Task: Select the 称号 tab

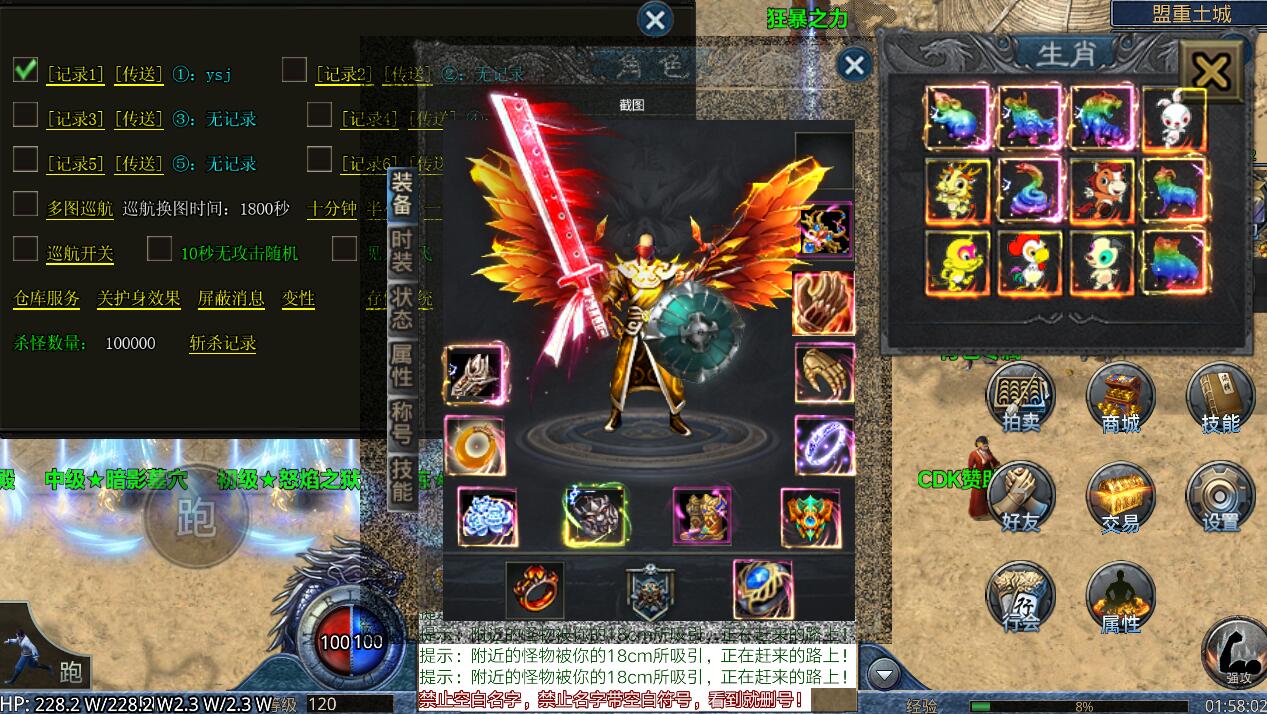Action: tap(402, 421)
